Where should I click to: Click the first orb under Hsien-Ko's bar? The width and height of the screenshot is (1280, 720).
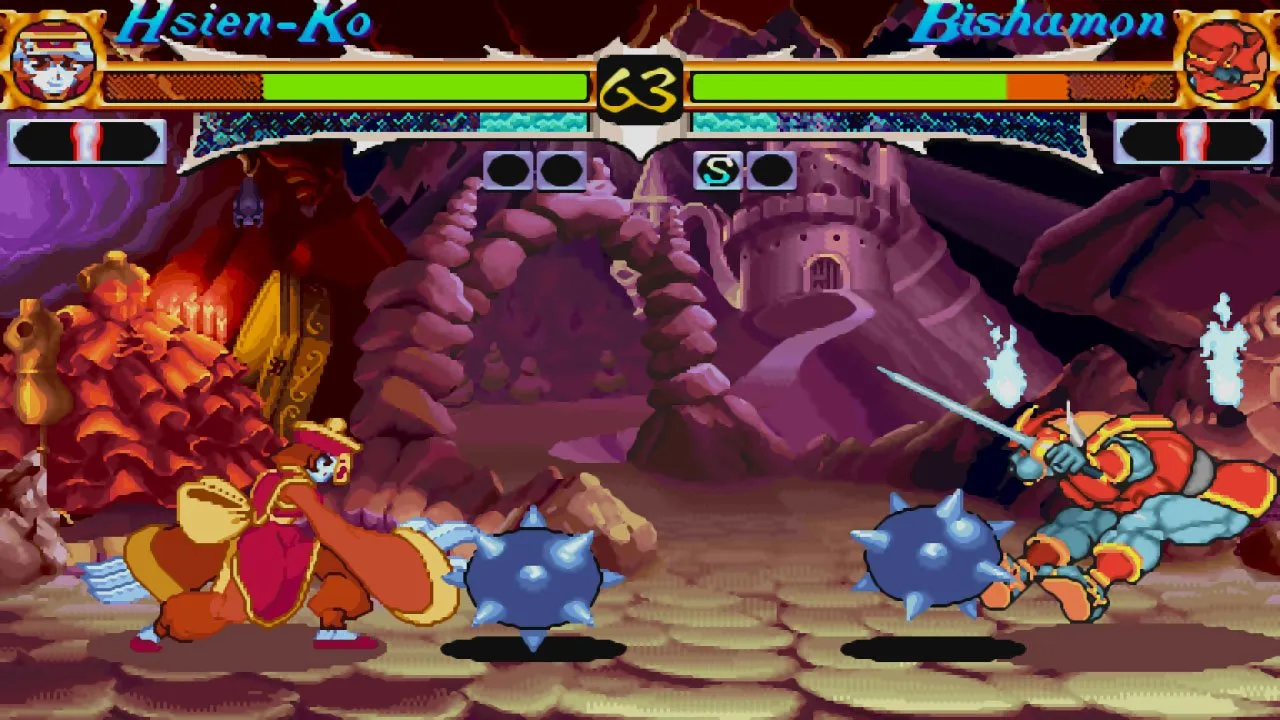click(508, 170)
